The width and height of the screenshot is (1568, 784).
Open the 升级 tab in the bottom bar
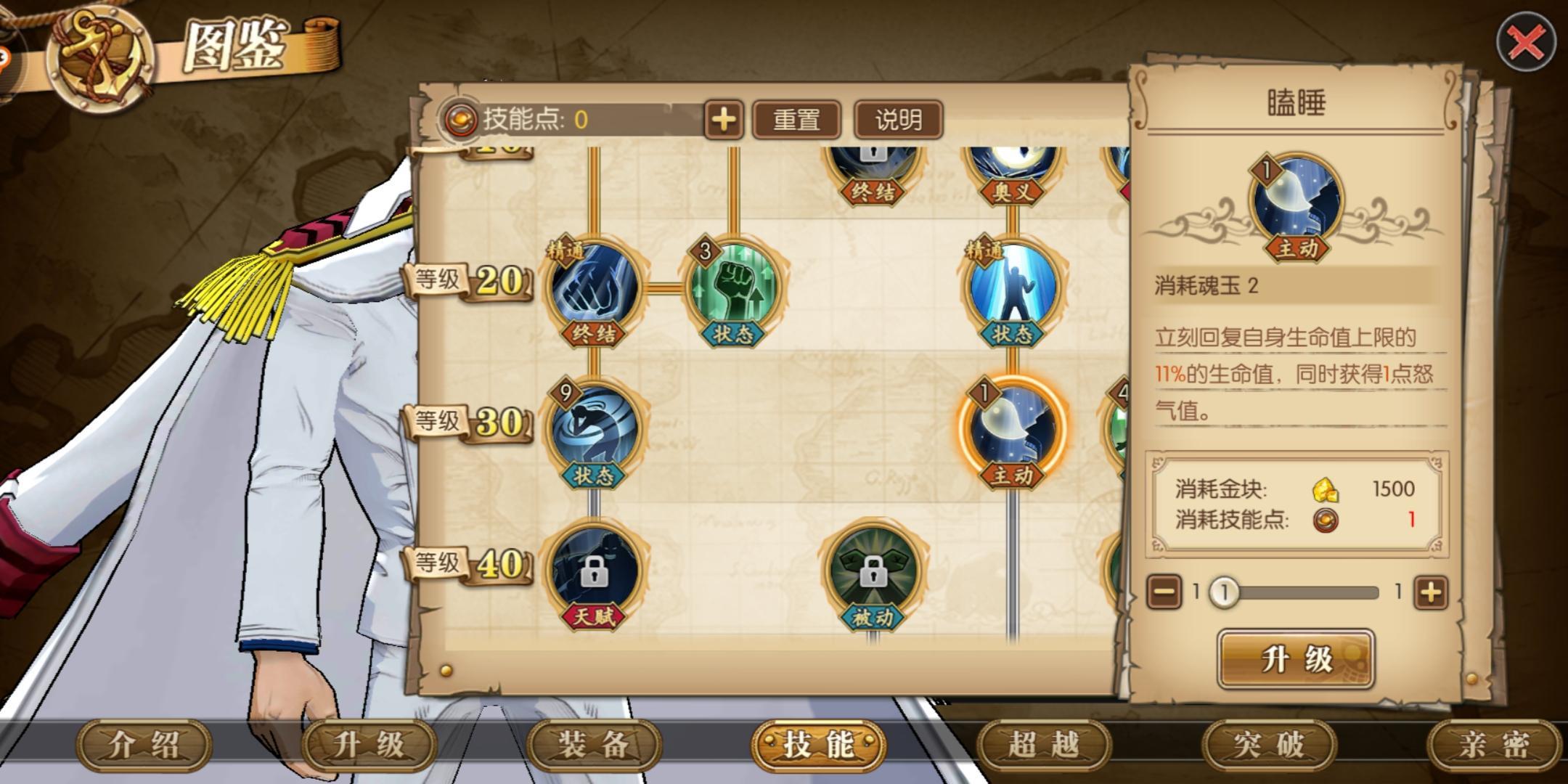[x=369, y=745]
